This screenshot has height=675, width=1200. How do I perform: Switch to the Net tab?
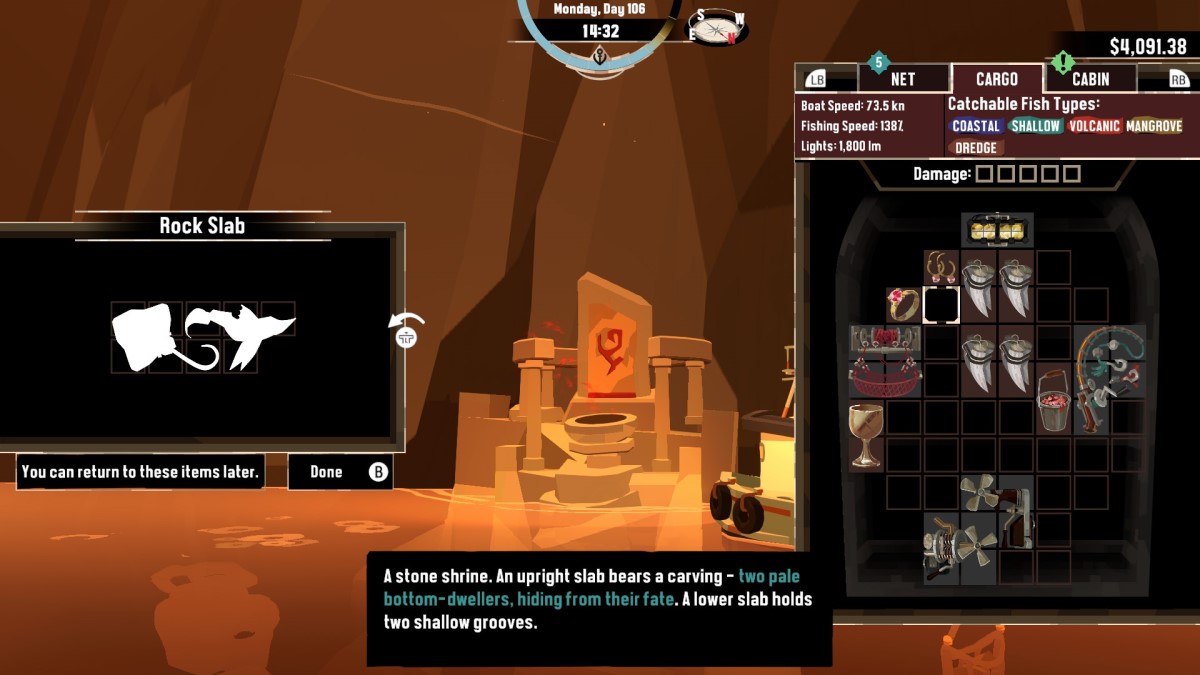point(902,79)
